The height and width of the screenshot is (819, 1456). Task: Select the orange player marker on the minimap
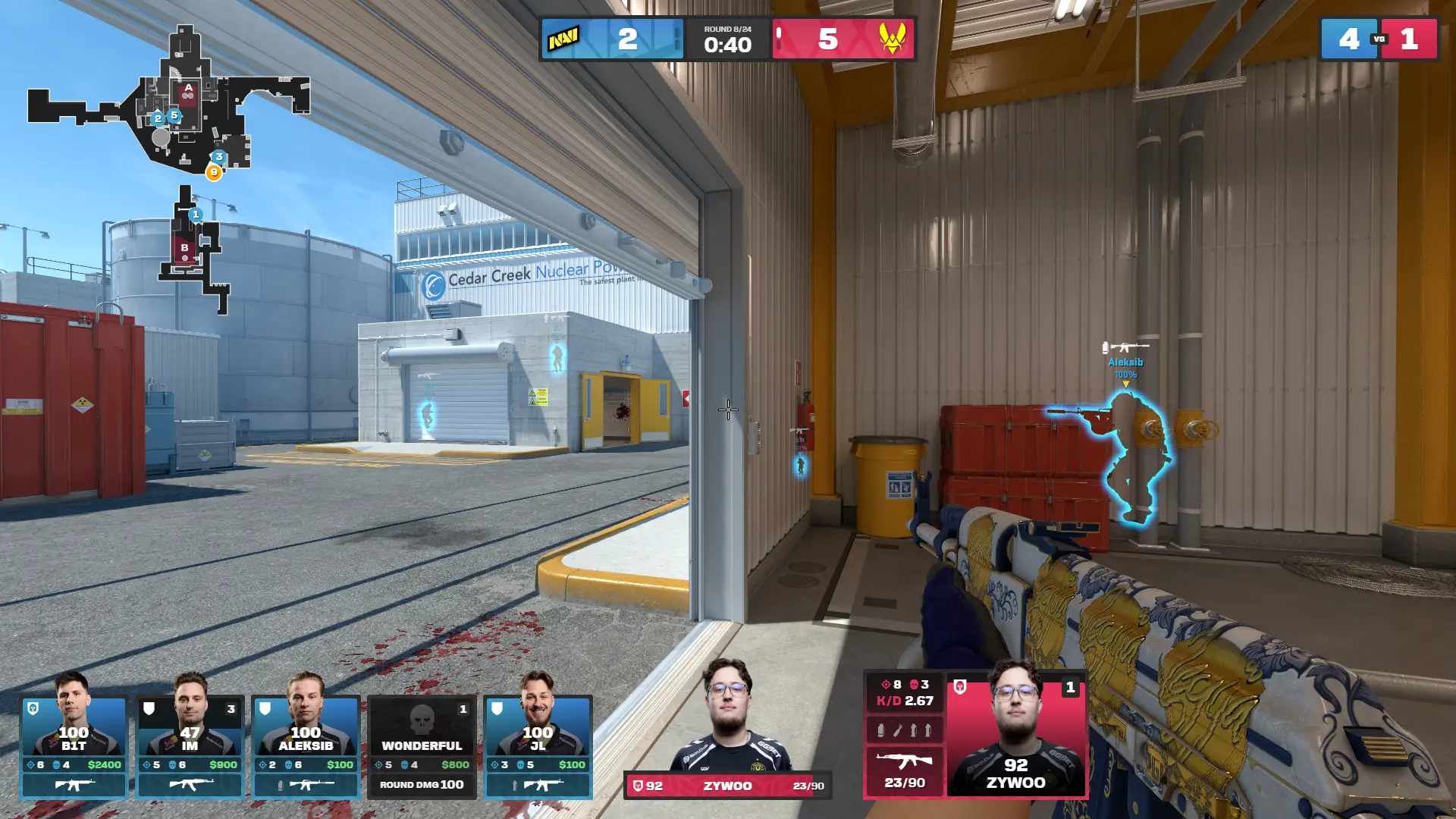[214, 172]
